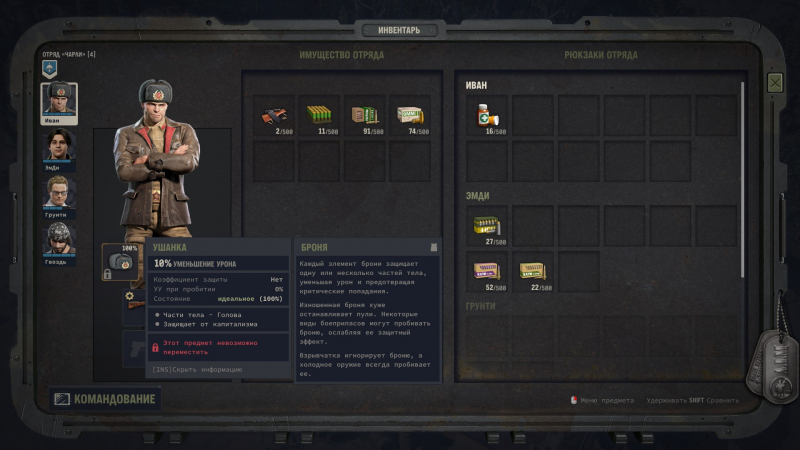Click the ammo box showing 22/500
The width and height of the screenshot is (800, 450).
click(x=532, y=272)
